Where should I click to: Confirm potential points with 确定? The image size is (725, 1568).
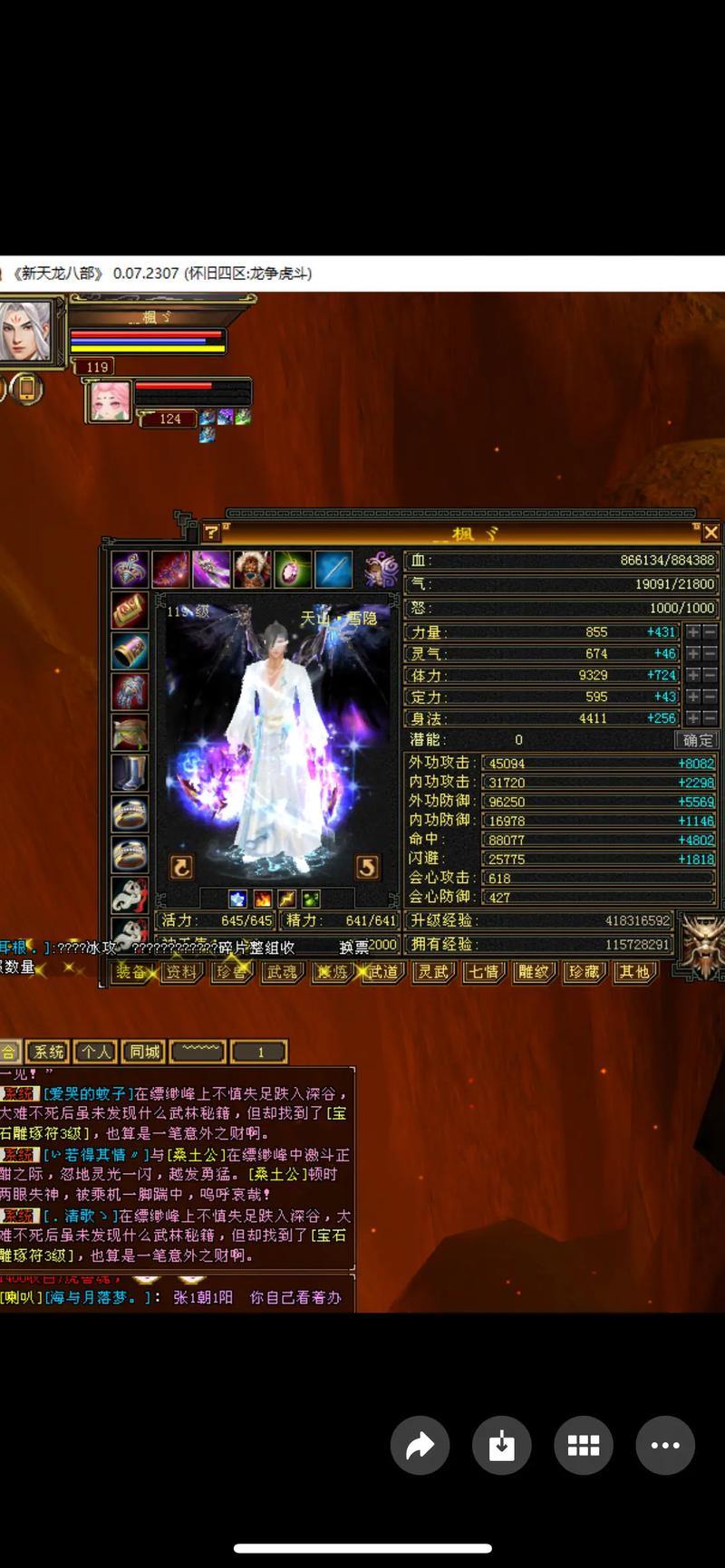(x=698, y=740)
